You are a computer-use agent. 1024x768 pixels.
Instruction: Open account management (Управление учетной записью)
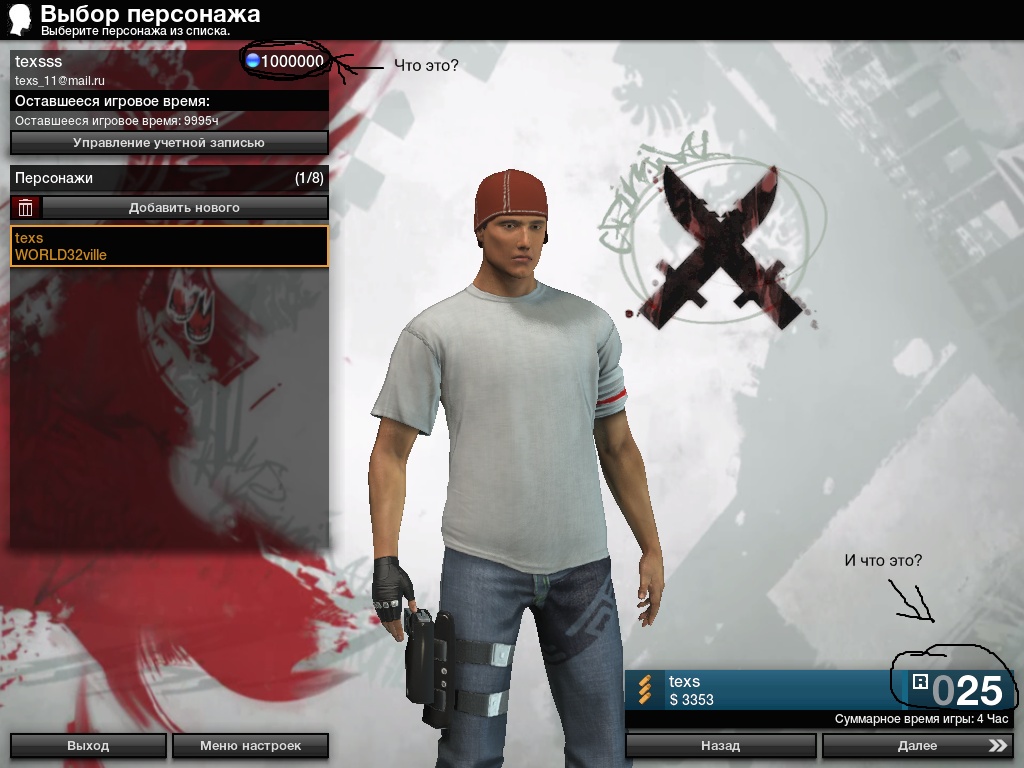click(x=169, y=143)
